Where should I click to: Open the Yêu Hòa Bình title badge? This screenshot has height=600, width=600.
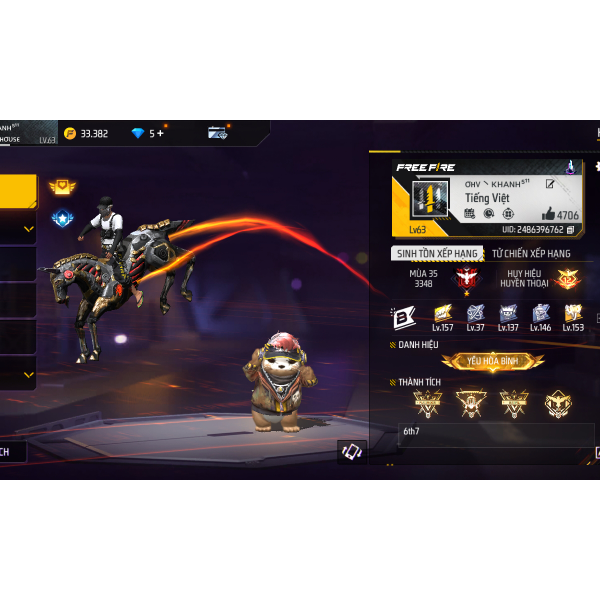click(492, 361)
